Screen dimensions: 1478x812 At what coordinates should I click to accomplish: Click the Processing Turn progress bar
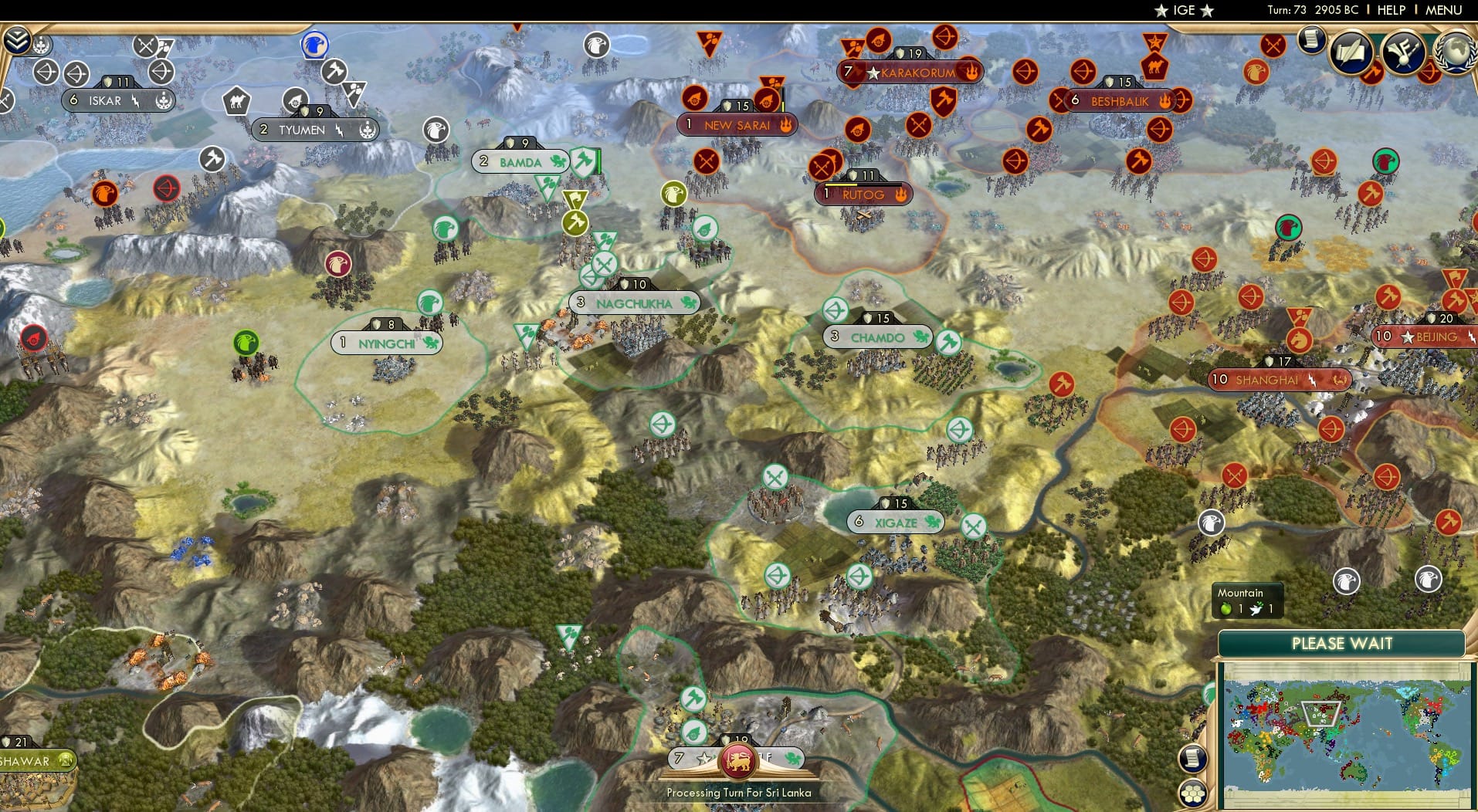pyautogui.click(x=739, y=793)
